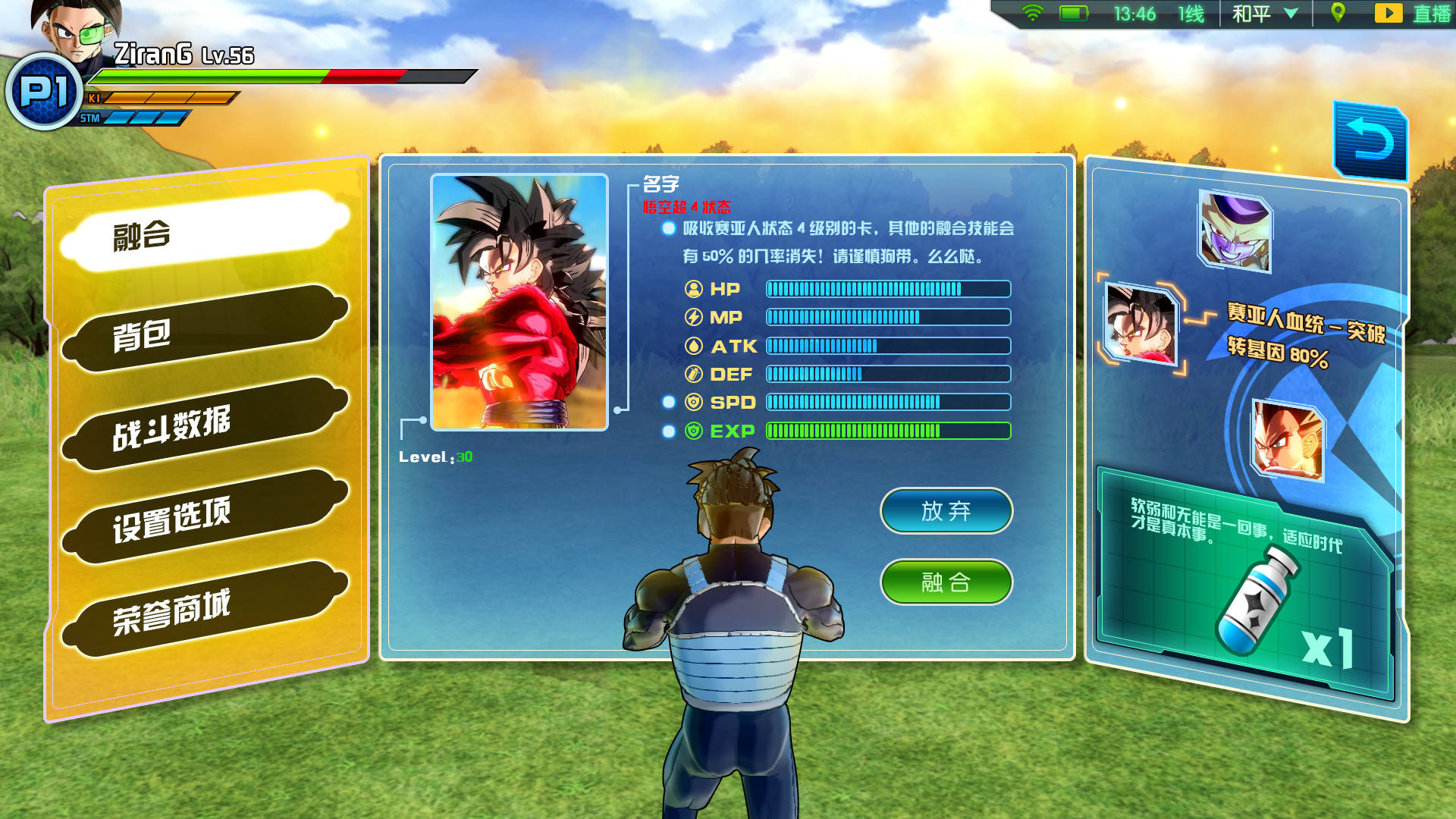Select the Frieza card portrait
The width and height of the screenshot is (1456, 819).
tap(1235, 231)
